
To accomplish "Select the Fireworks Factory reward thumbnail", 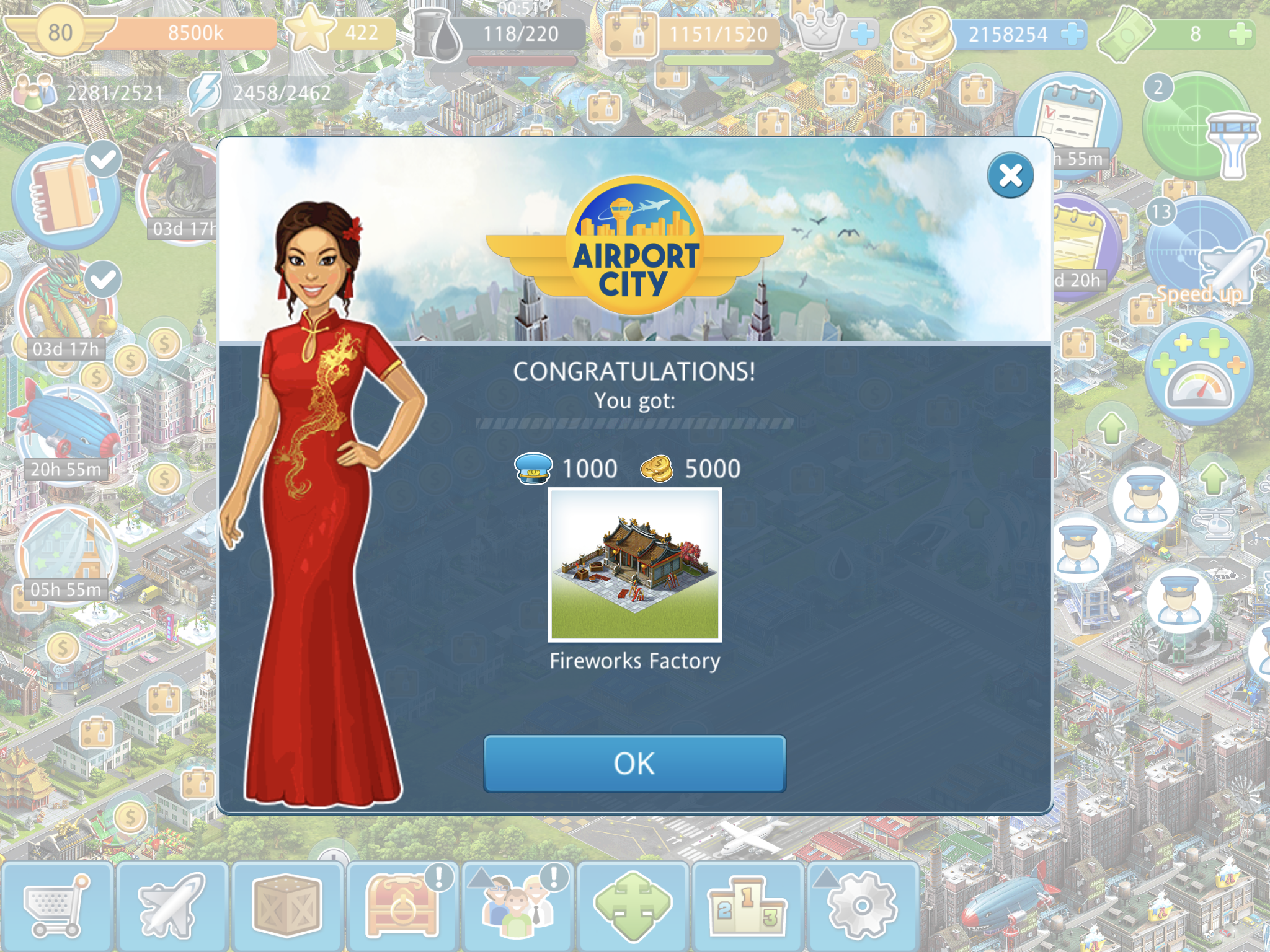I will pos(634,565).
